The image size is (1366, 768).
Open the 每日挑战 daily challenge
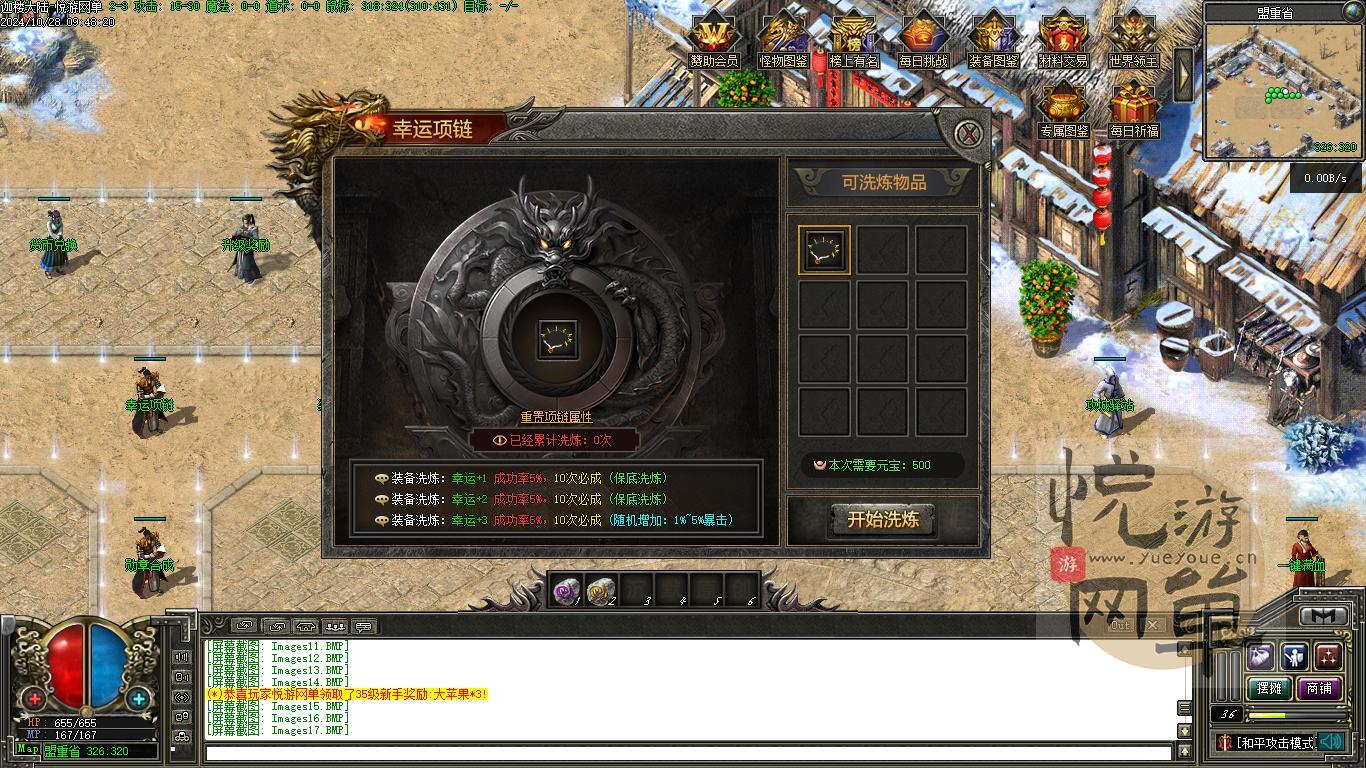coord(923,40)
